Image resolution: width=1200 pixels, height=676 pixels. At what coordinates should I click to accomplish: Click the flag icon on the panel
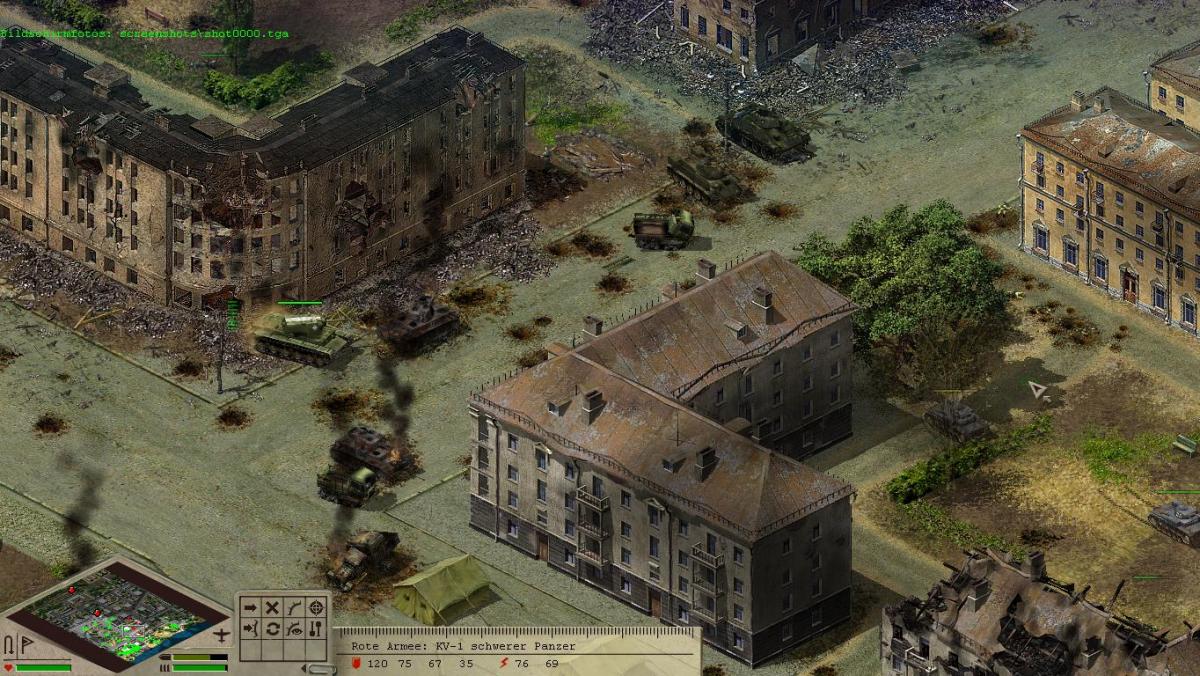pyautogui.click(x=27, y=645)
